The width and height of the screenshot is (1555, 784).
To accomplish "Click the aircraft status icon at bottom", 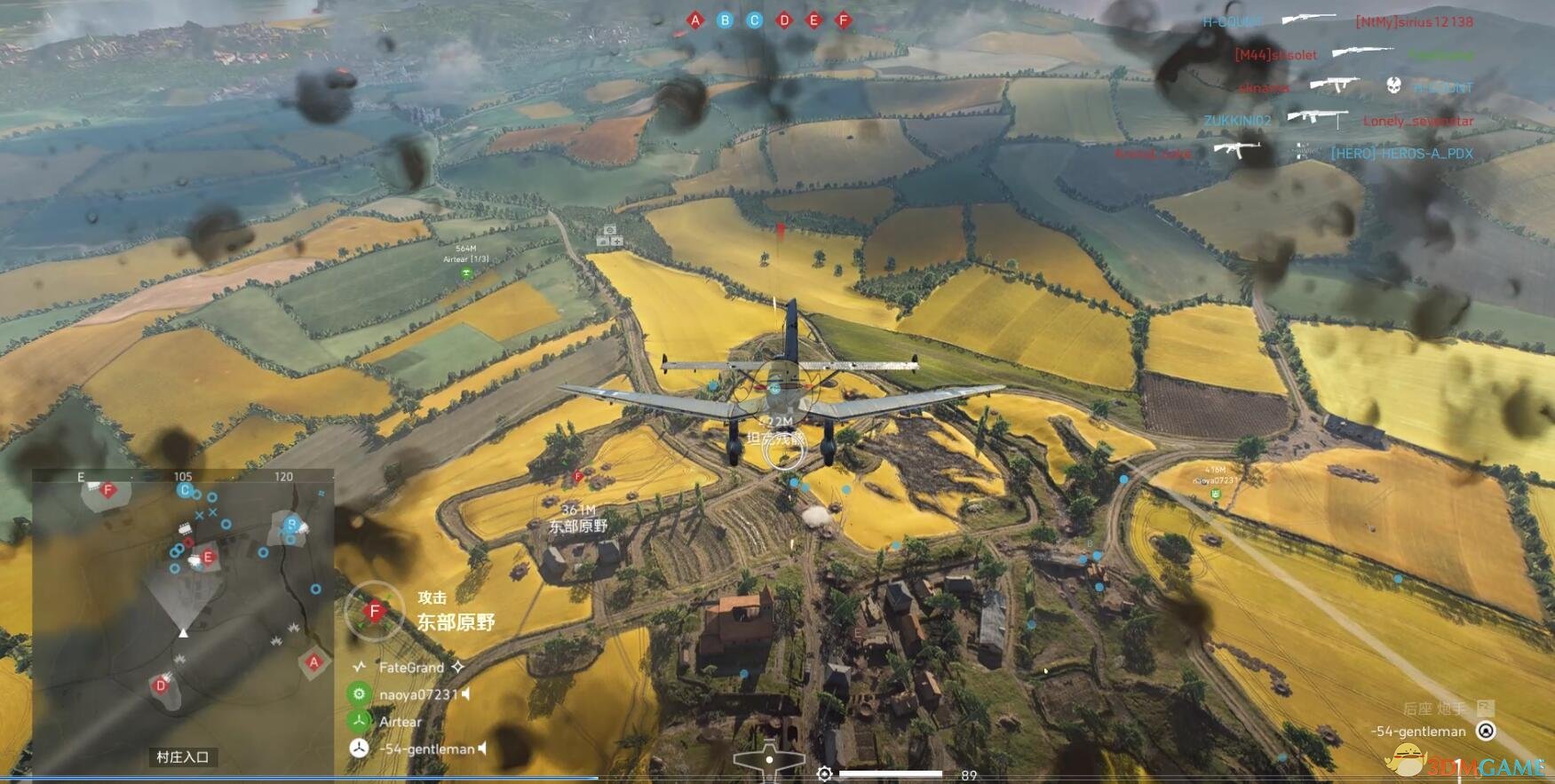I will (769, 761).
